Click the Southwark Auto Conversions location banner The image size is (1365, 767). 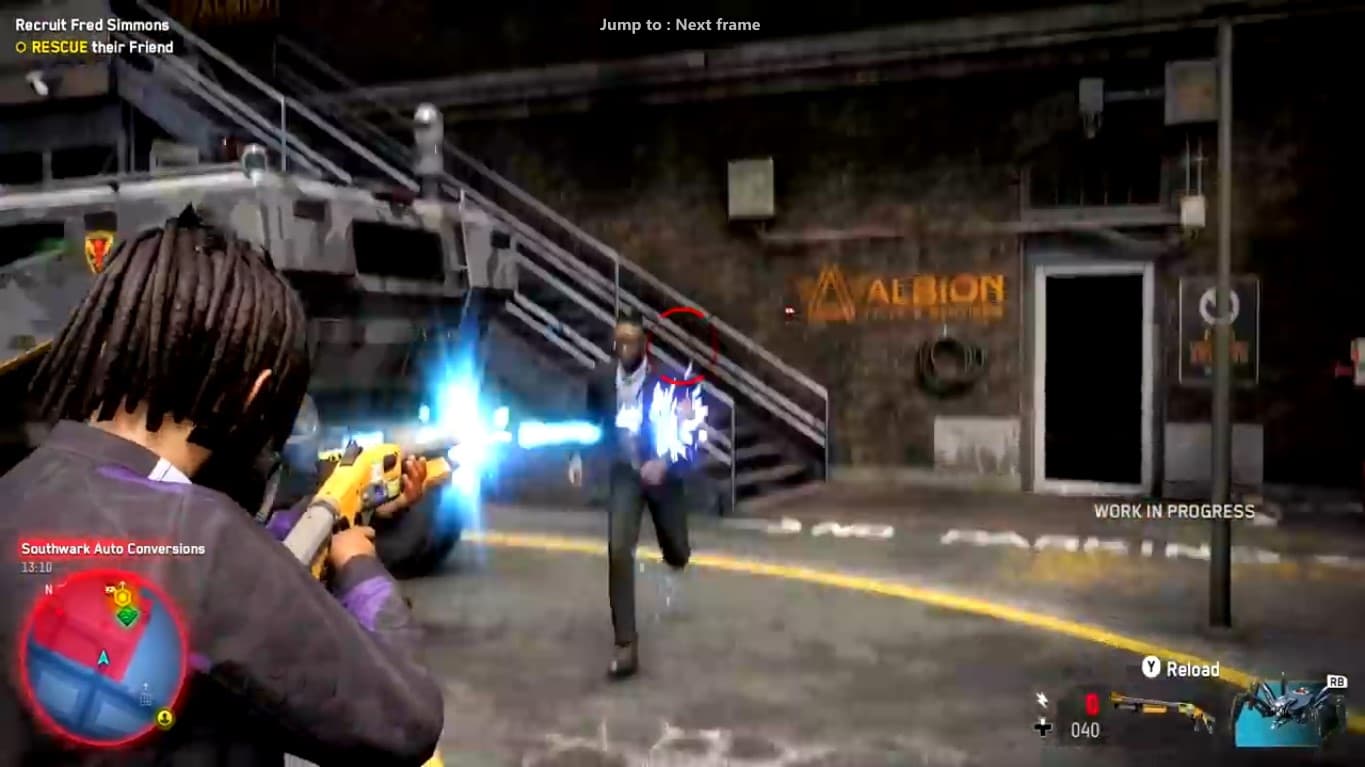[111, 548]
